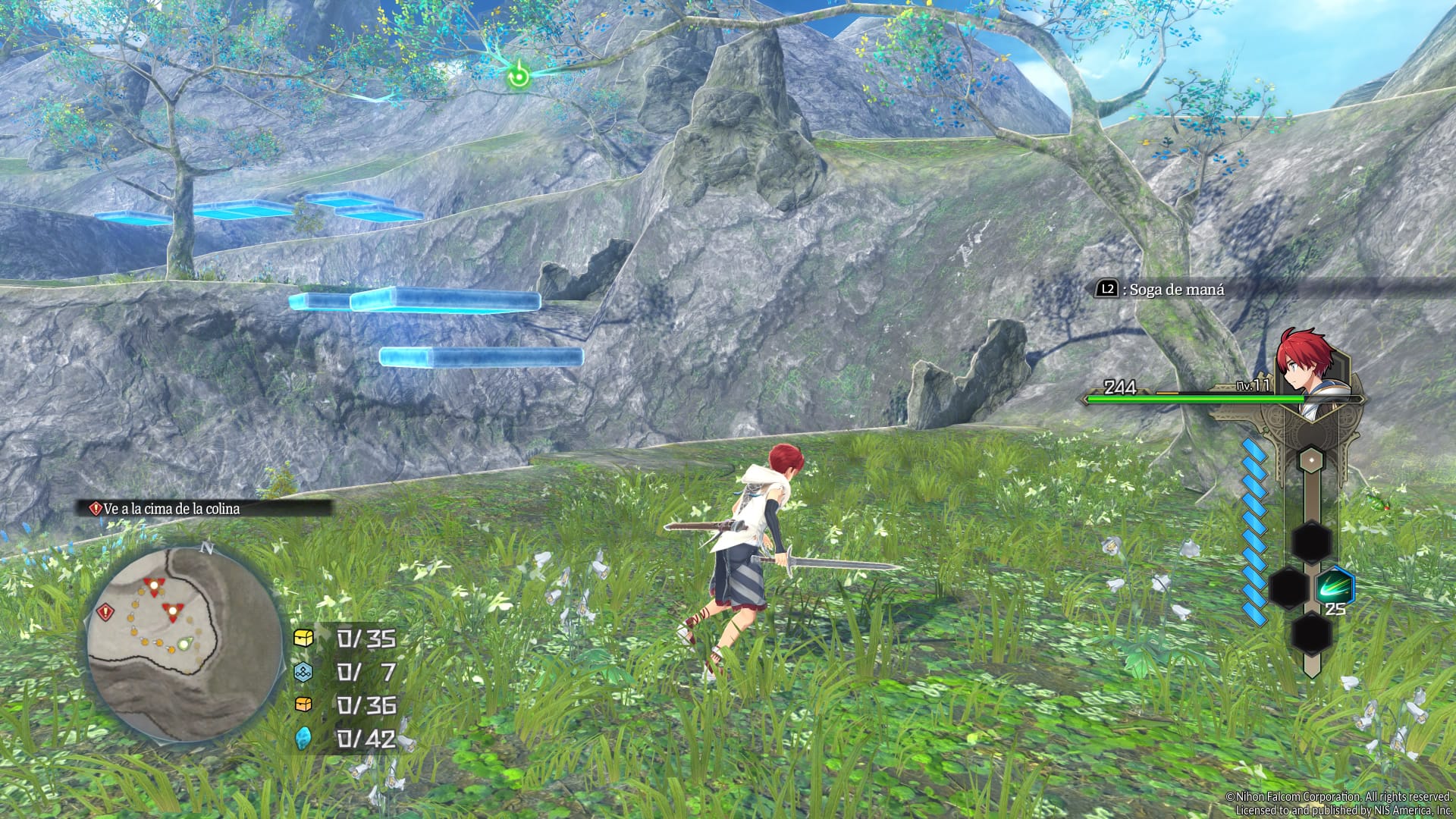Select the blue crystal collectible icon
The width and height of the screenshot is (1456, 819).
point(304,737)
